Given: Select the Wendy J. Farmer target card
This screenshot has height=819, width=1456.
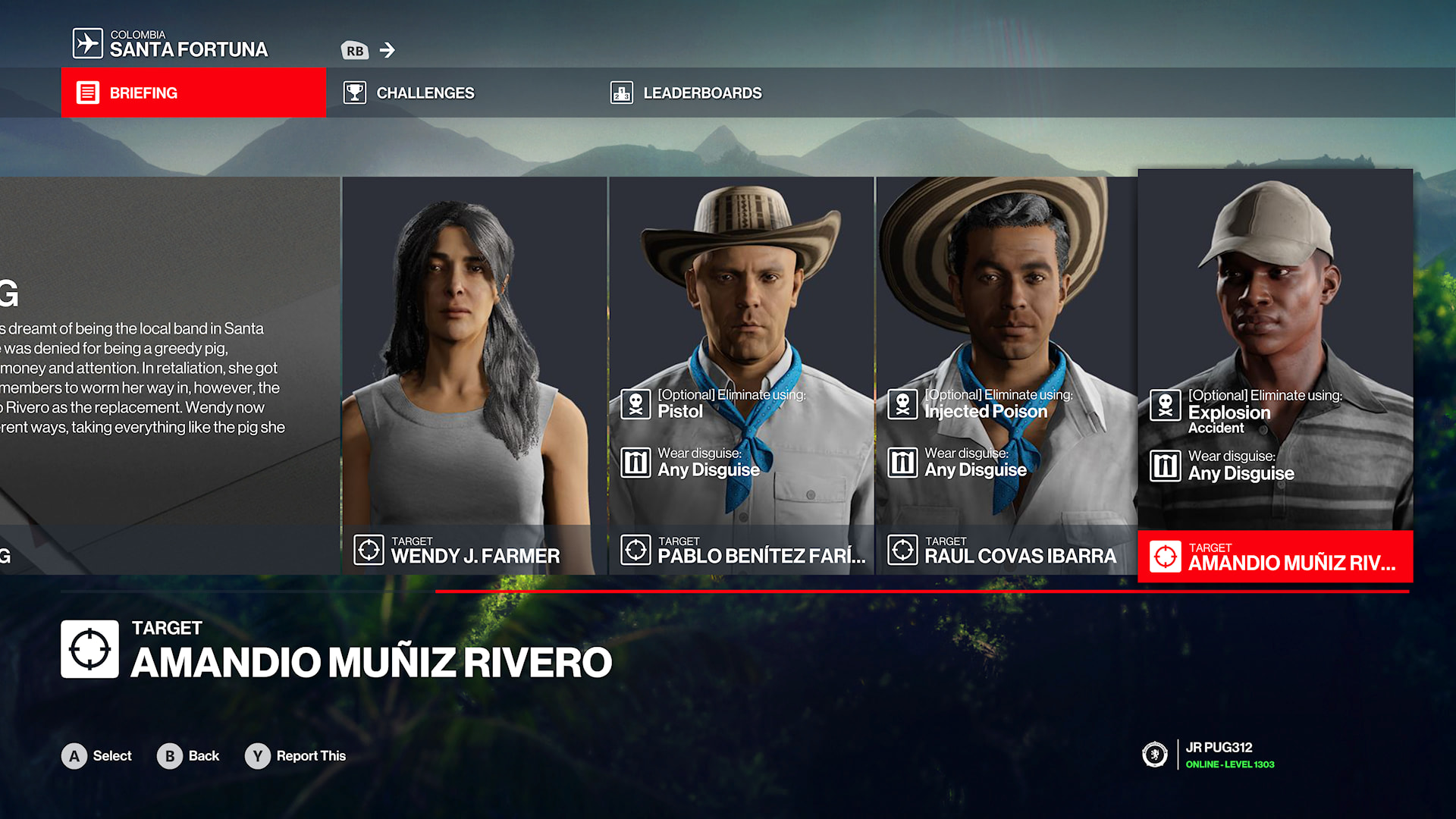Looking at the screenshot, I should point(475,375).
